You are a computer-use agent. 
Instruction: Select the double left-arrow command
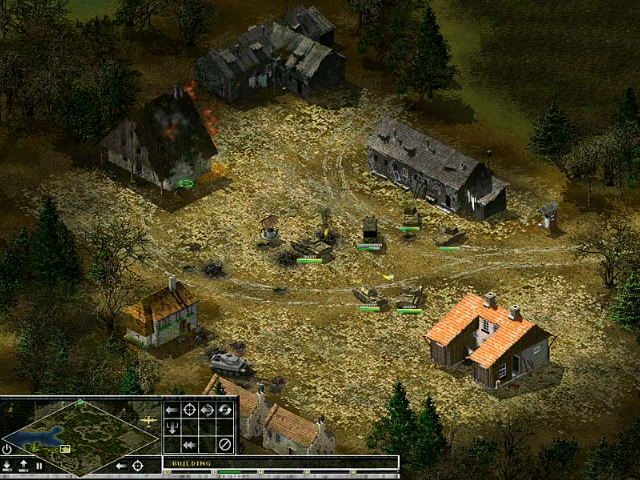(x=189, y=444)
